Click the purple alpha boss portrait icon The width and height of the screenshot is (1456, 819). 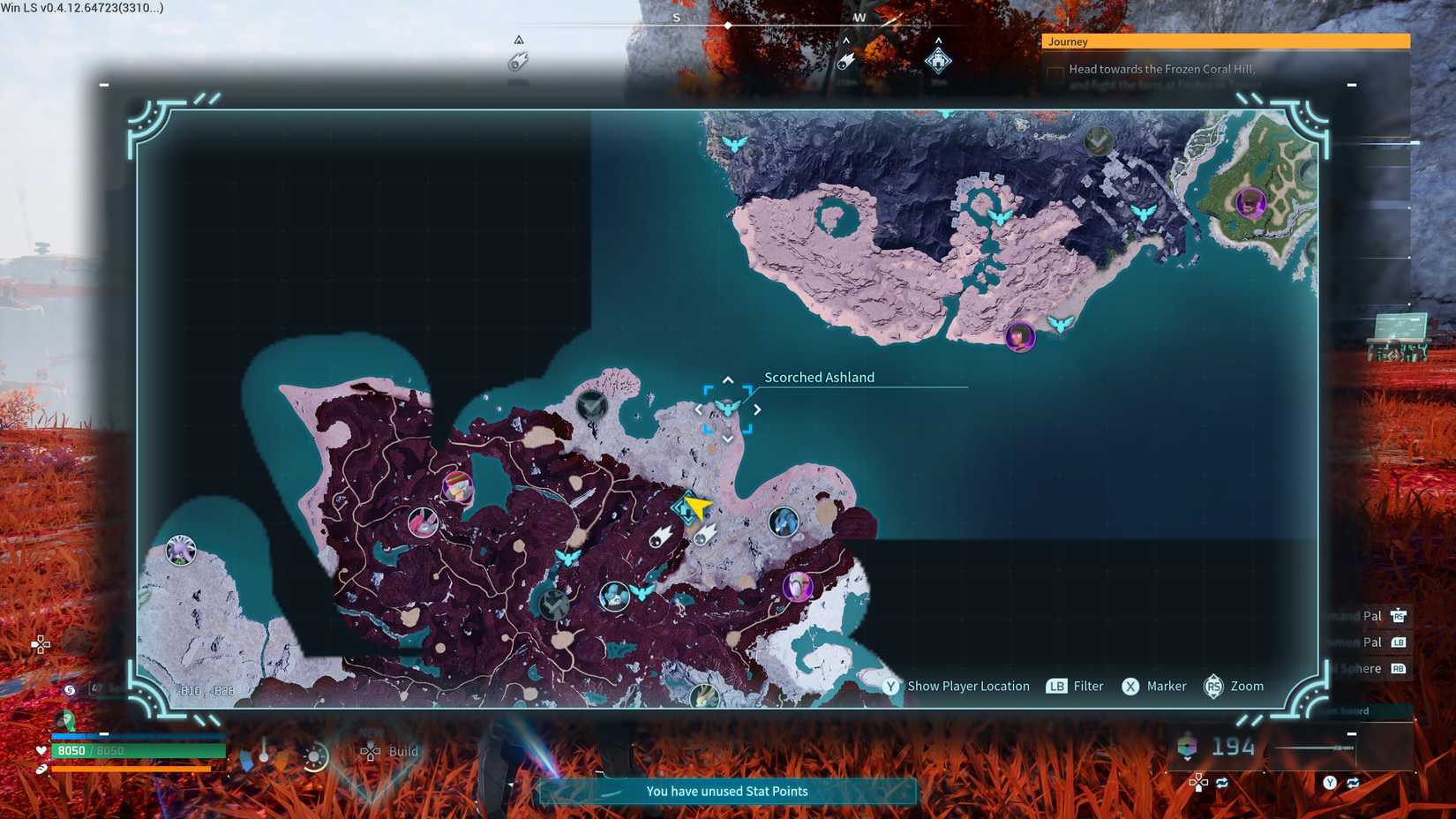(798, 587)
